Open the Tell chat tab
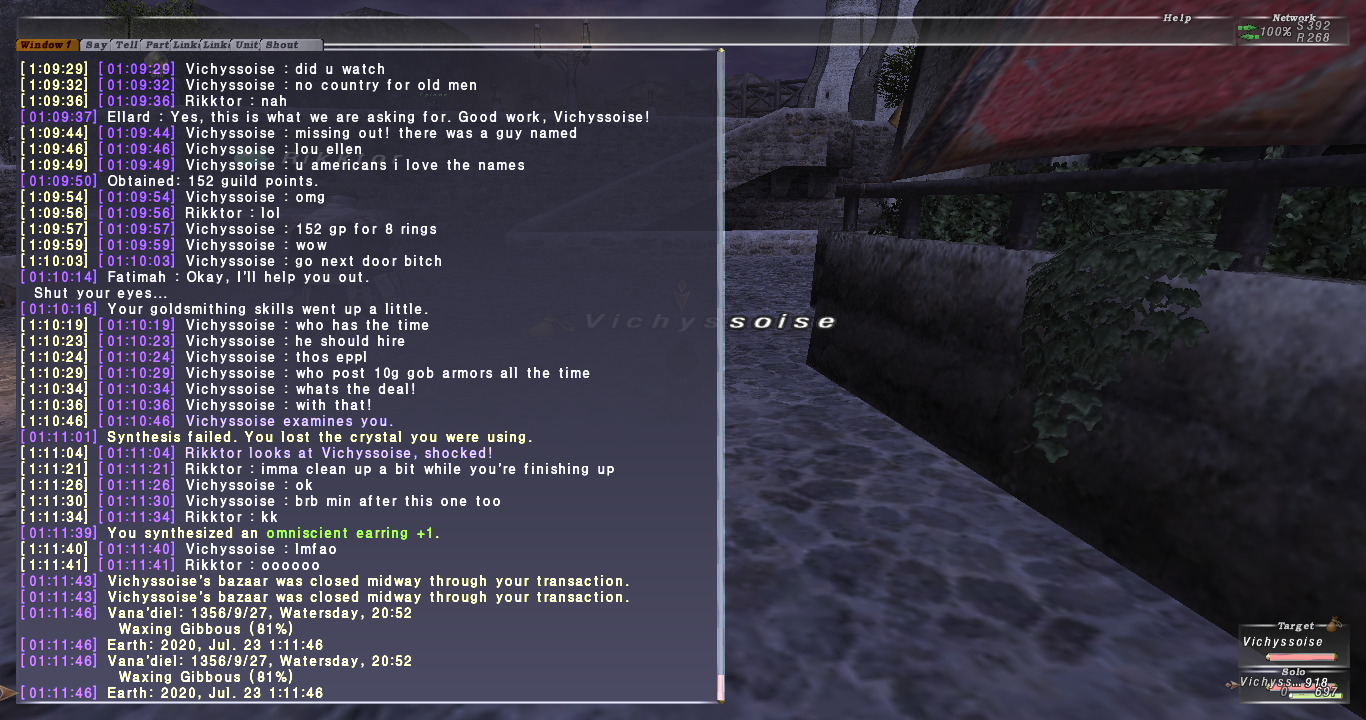 pos(126,45)
